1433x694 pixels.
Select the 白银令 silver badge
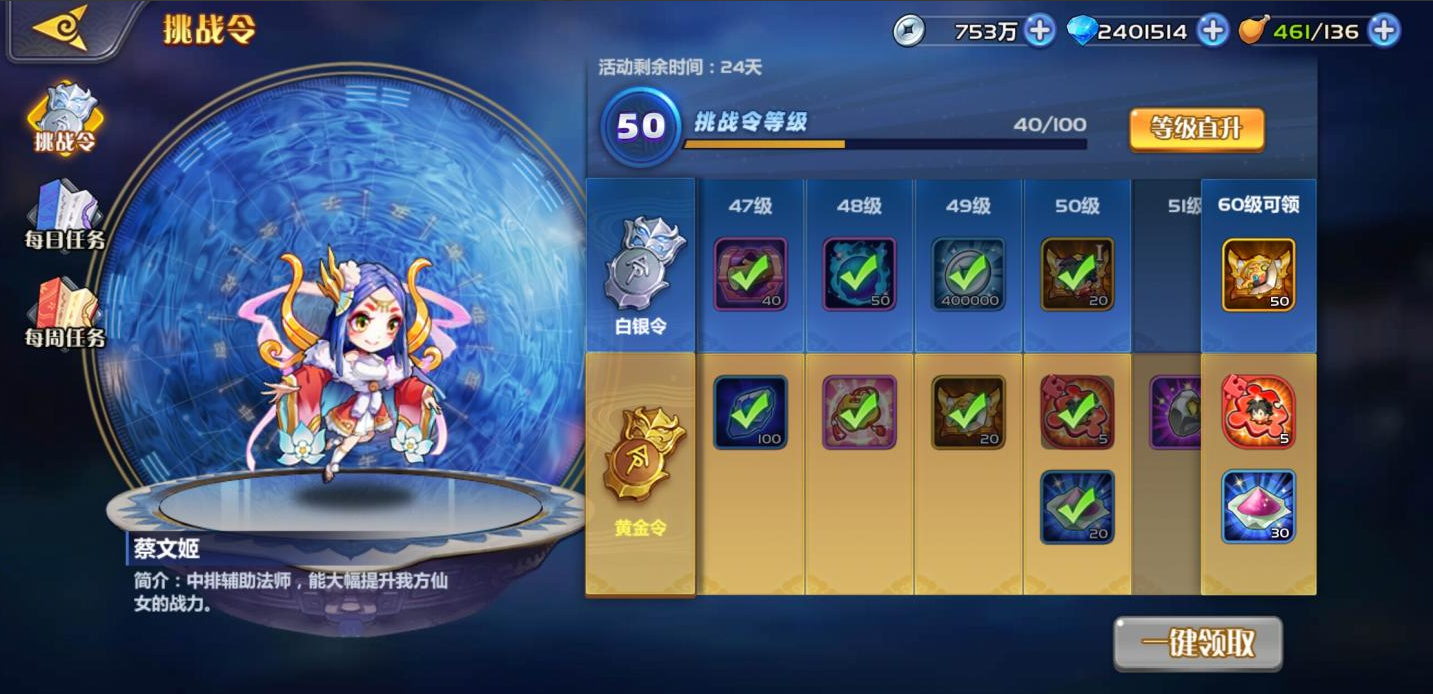pyautogui.click(x=641, y=265)
